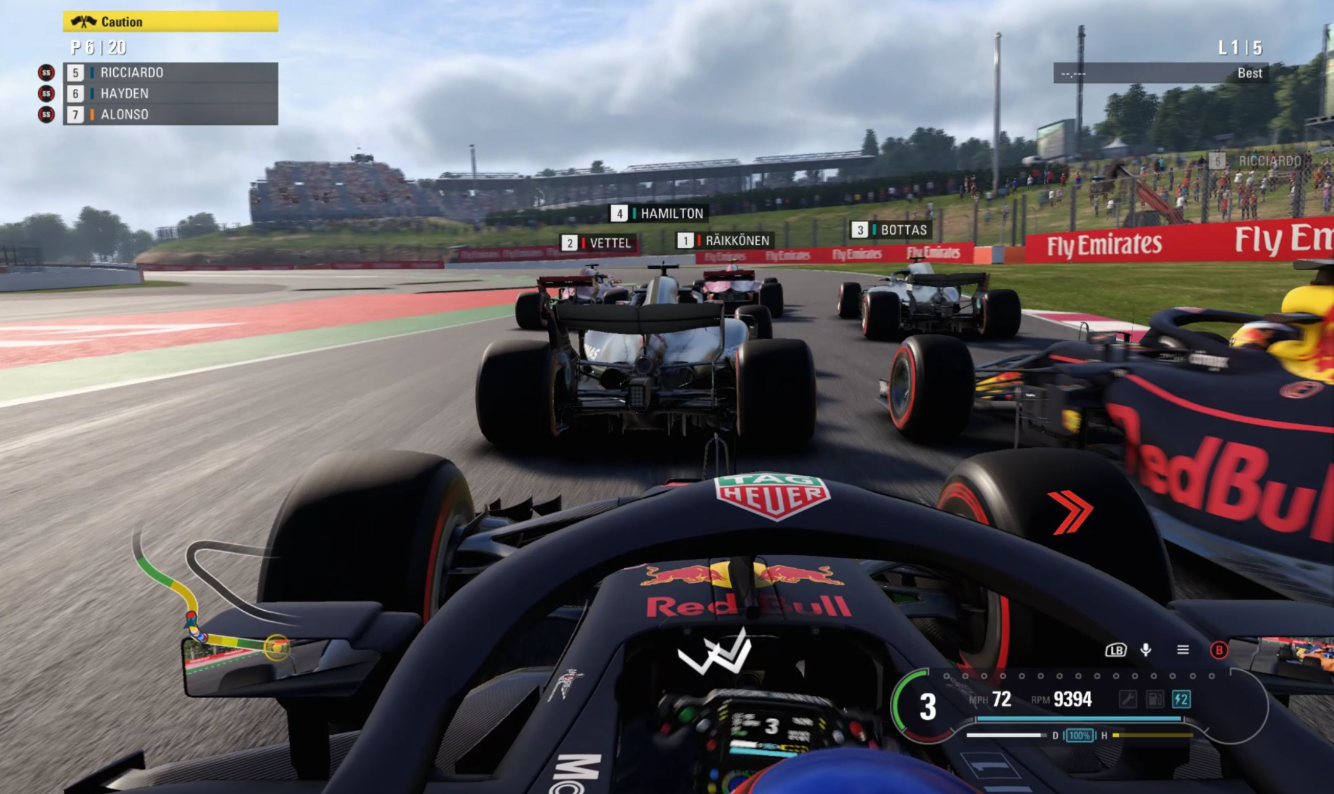Toggle the highlighted 100% fuel mix indicator
This screenshot has width=1334, height=794.
tap(1080, 735)
